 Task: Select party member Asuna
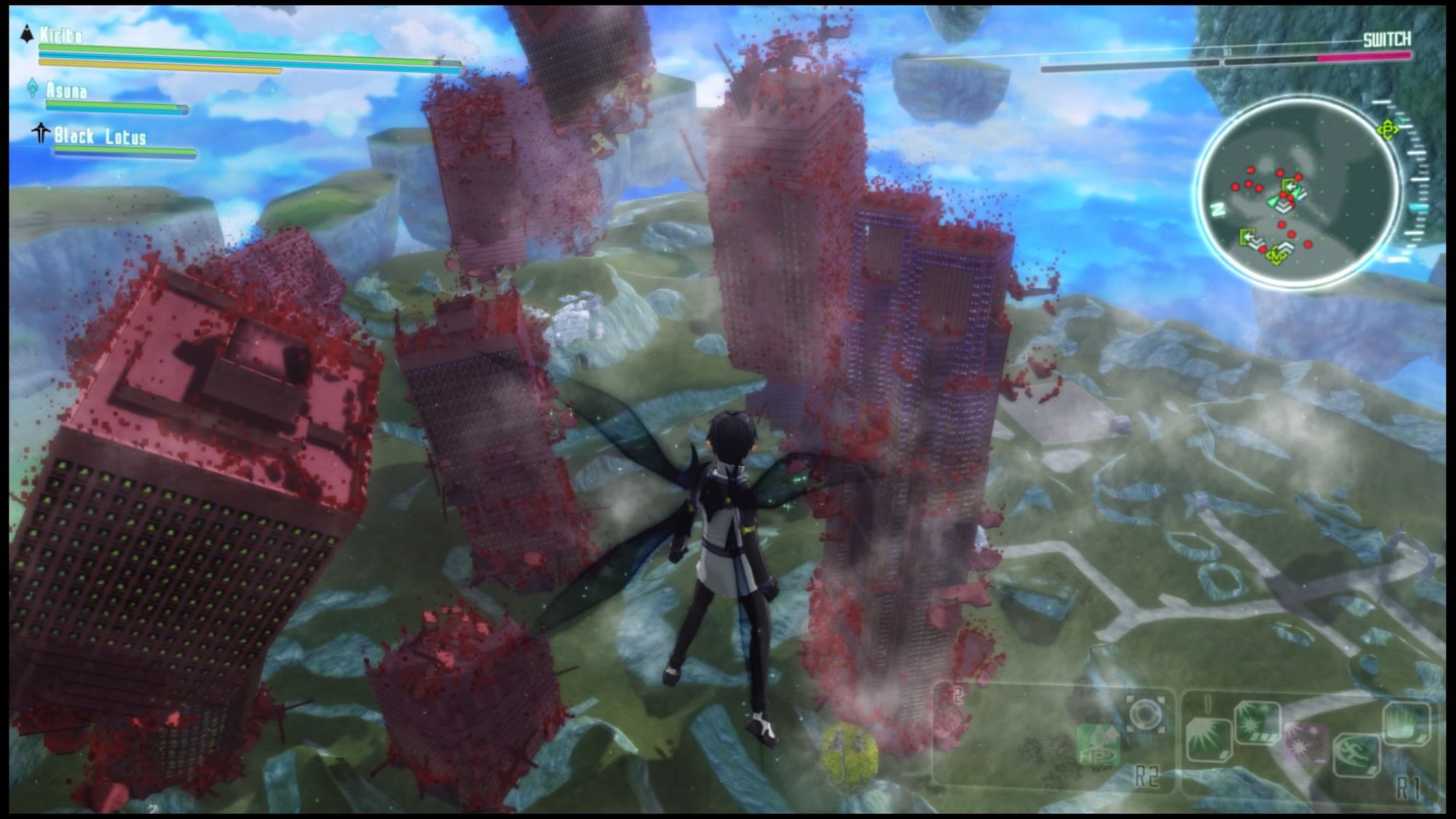pos(67,91)
